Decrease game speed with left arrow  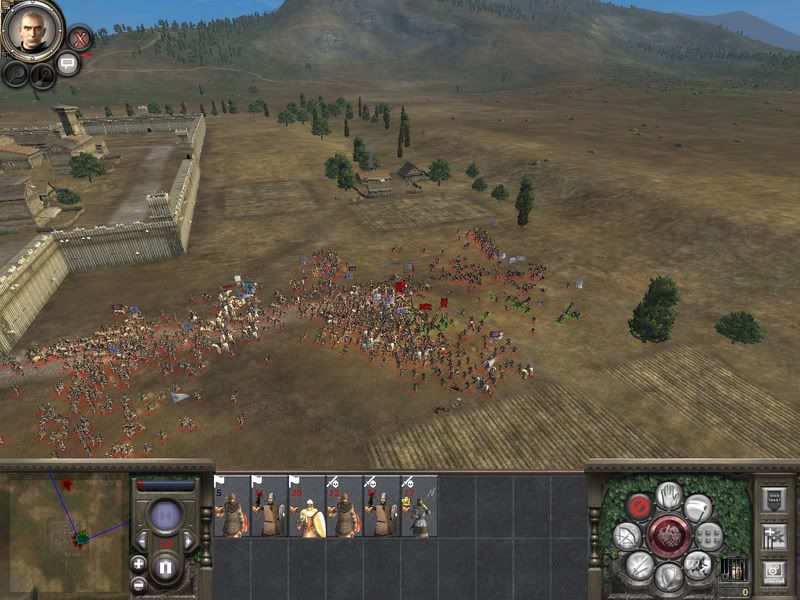point(144,541)
